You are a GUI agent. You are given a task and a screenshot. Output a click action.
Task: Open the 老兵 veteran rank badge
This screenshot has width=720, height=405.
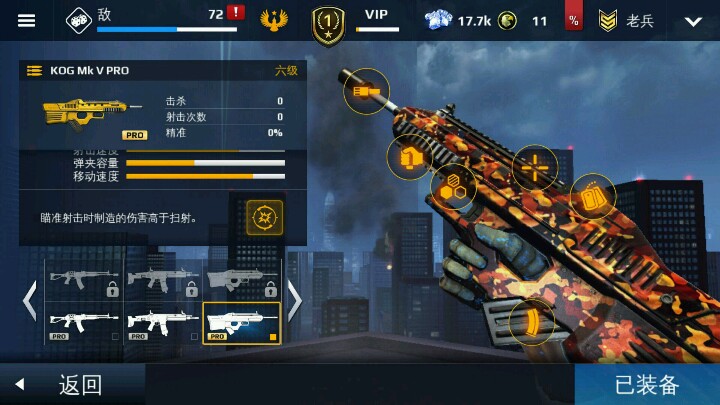[625, 20]
